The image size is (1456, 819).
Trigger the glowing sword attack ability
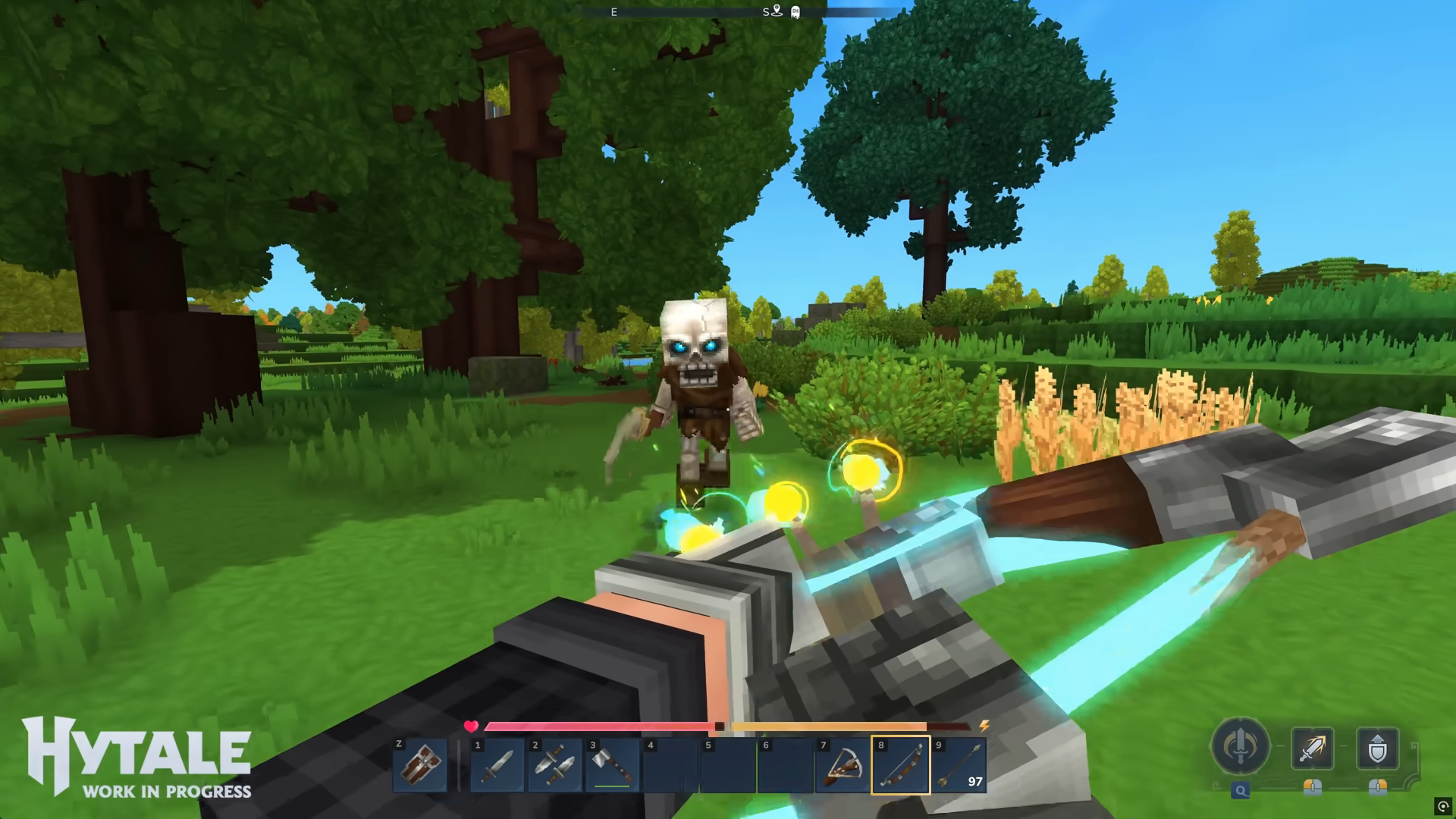pyautogui.click(x=1313, y=748)
